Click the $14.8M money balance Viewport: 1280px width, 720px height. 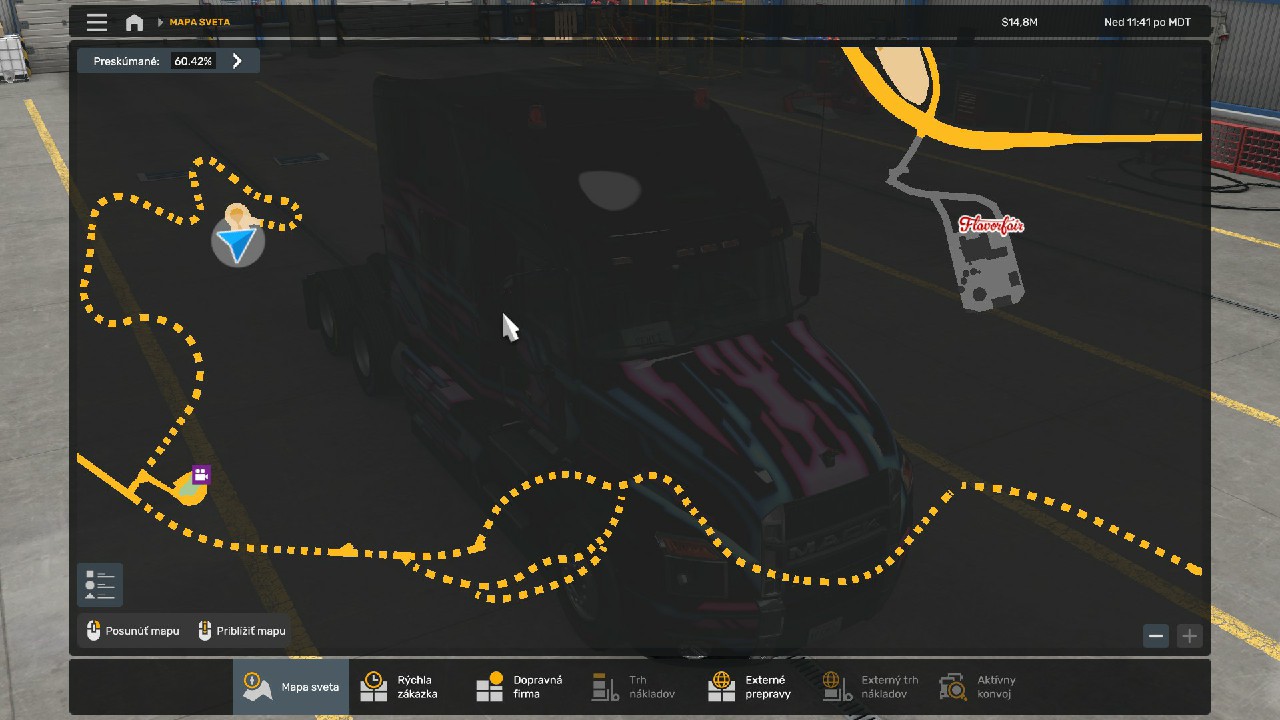[x=1018, y=21]
